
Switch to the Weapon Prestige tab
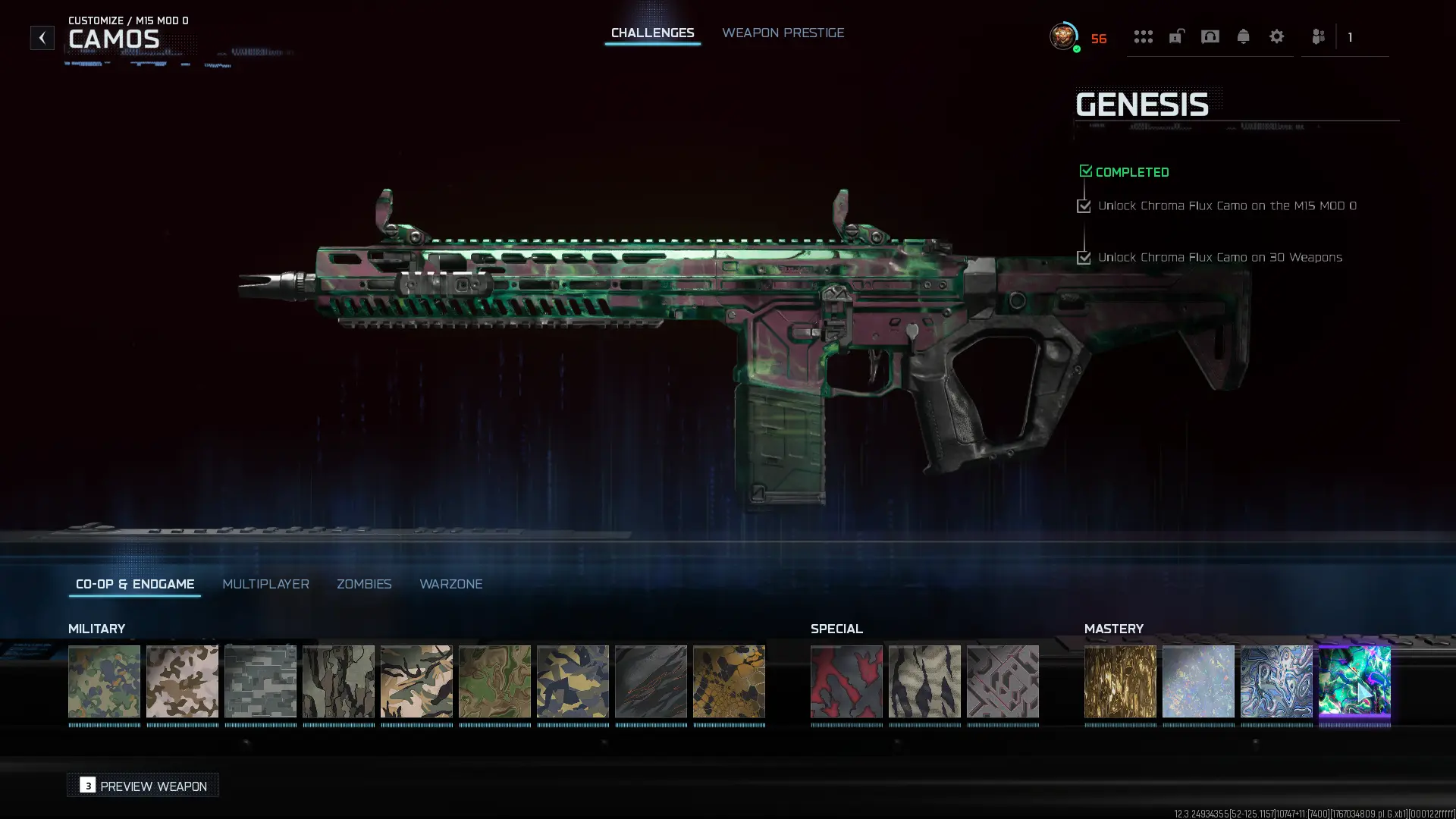[783, 33]
